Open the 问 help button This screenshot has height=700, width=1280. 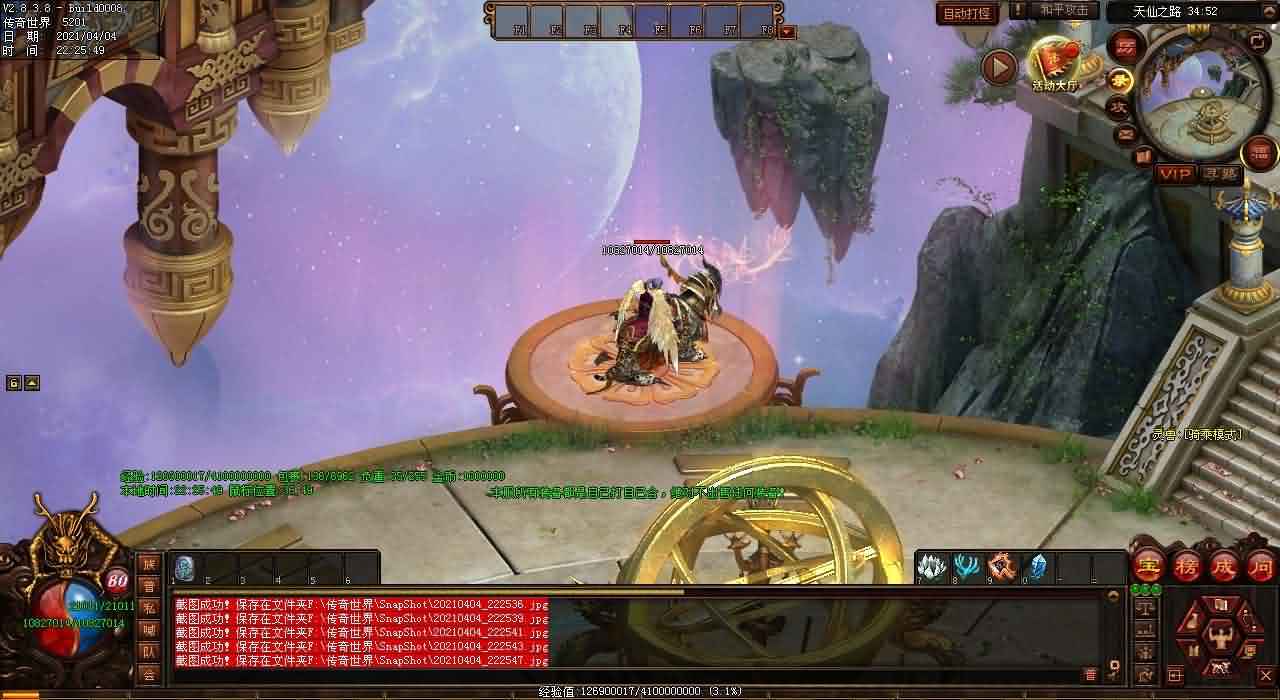[1261, 566]
